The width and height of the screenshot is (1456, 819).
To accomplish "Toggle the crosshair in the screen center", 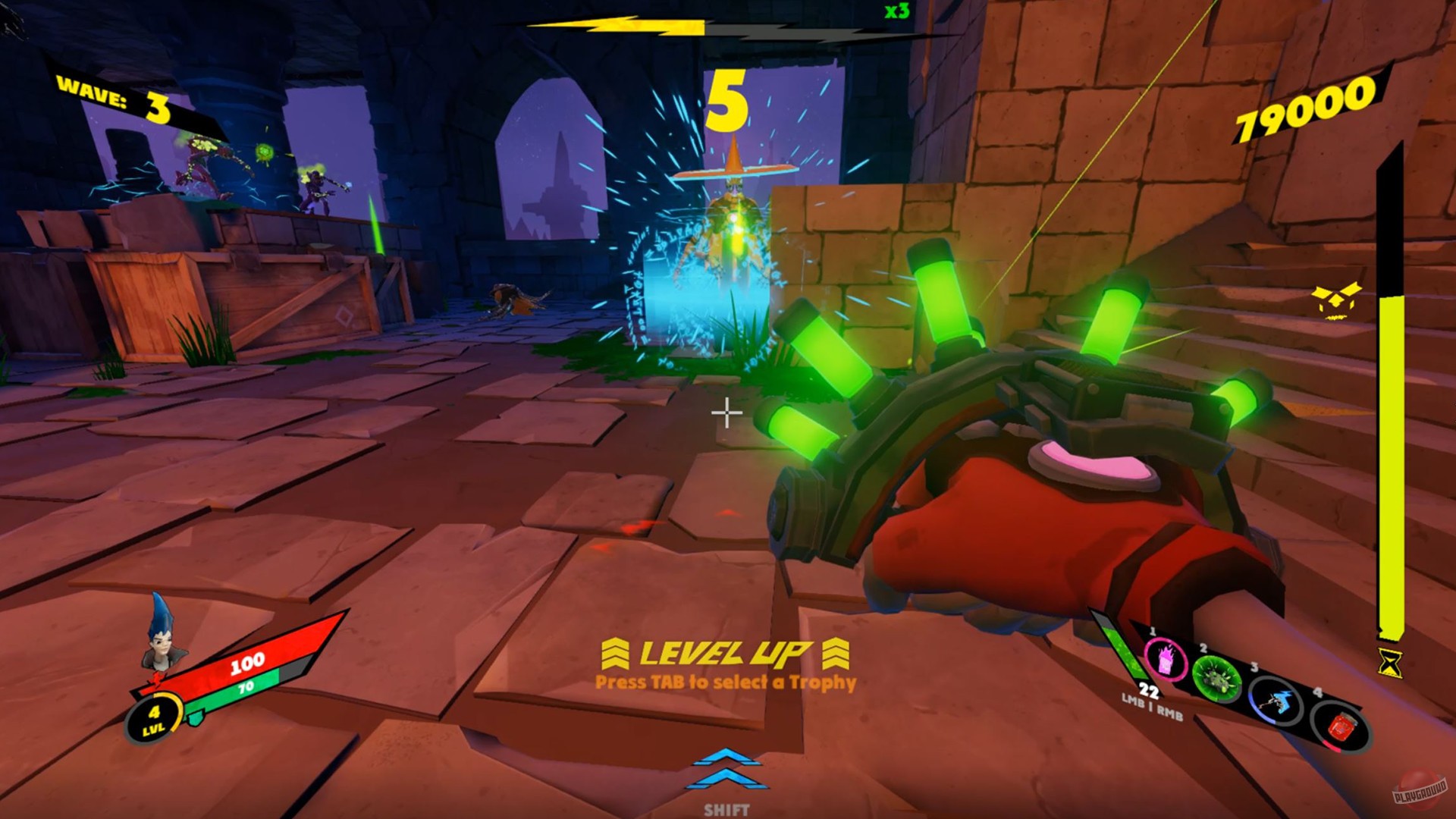I will (x=726, y=413).
